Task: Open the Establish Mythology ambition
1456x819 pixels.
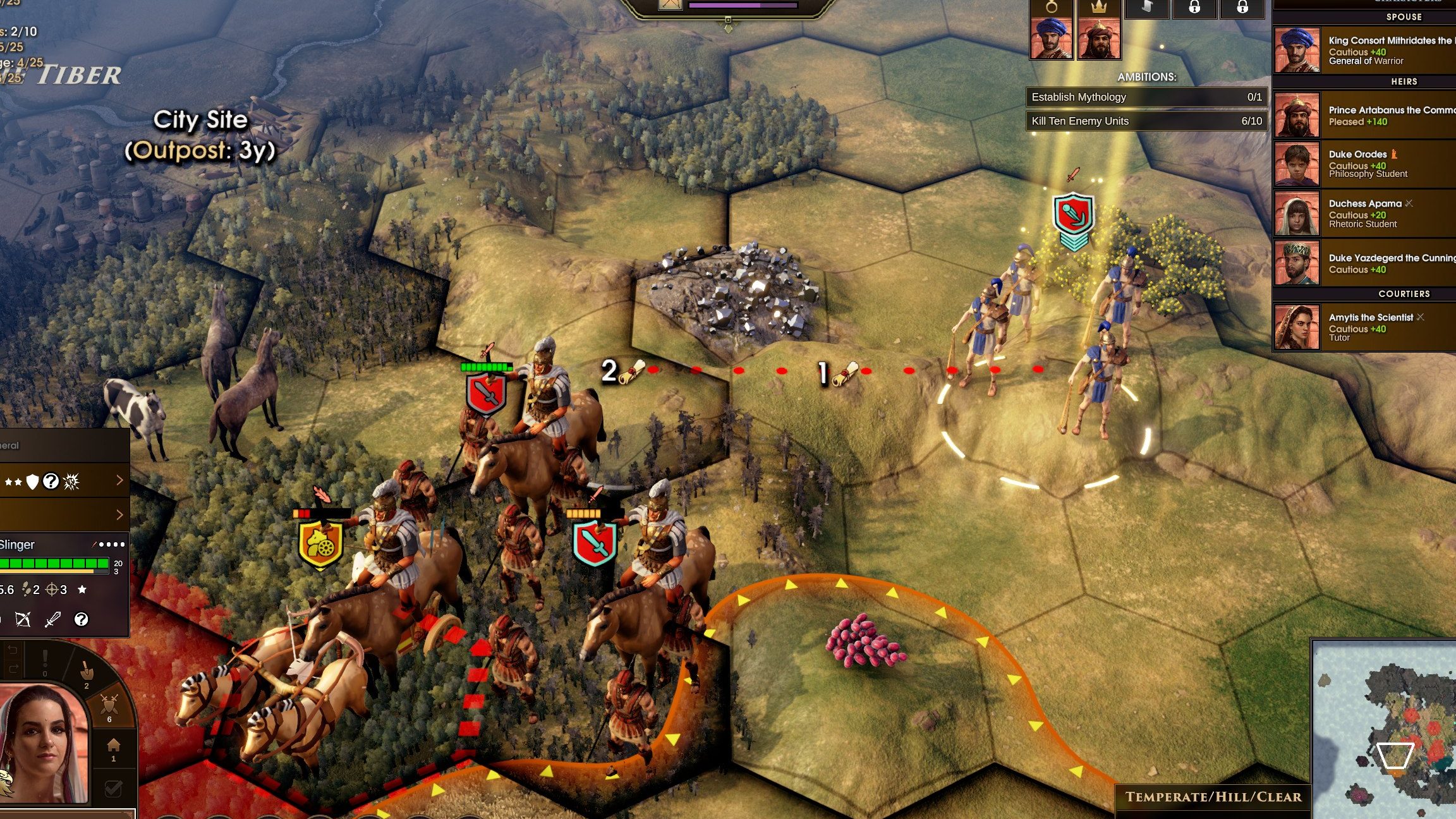Action: (x=1146, y=97)
